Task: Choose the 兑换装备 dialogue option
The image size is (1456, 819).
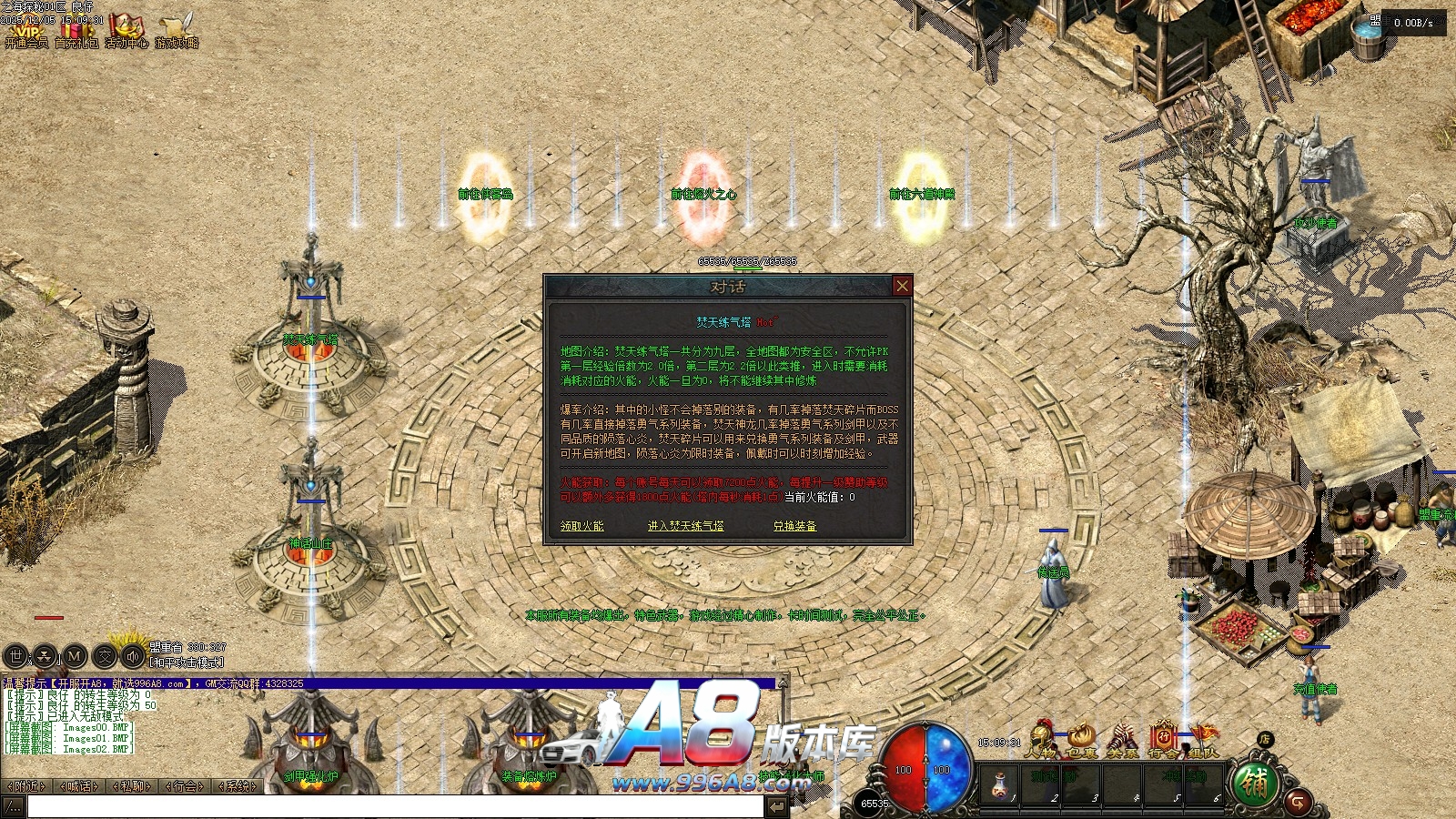Action: click(x=794, y=526)
